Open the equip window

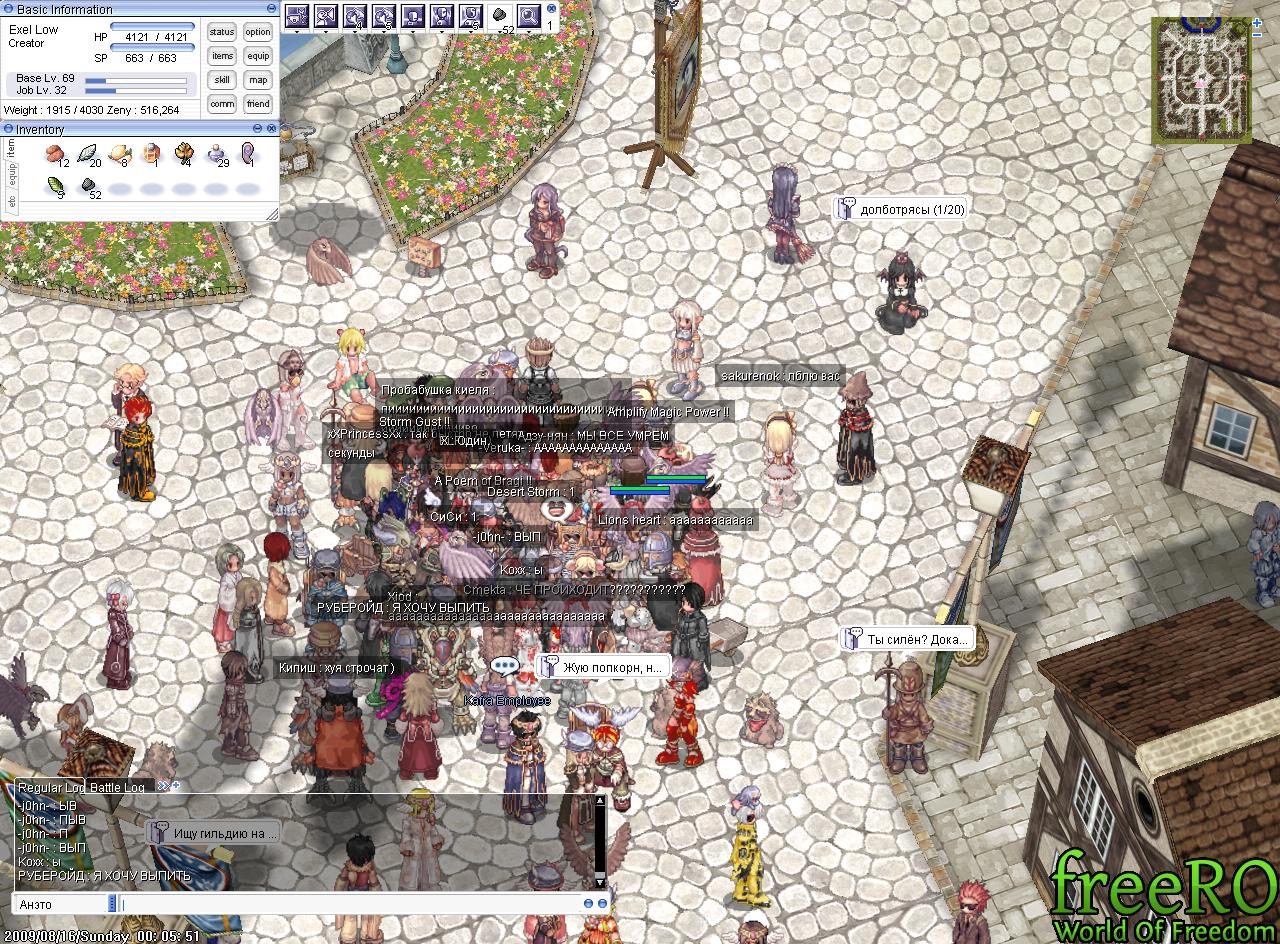click(258, 56)
